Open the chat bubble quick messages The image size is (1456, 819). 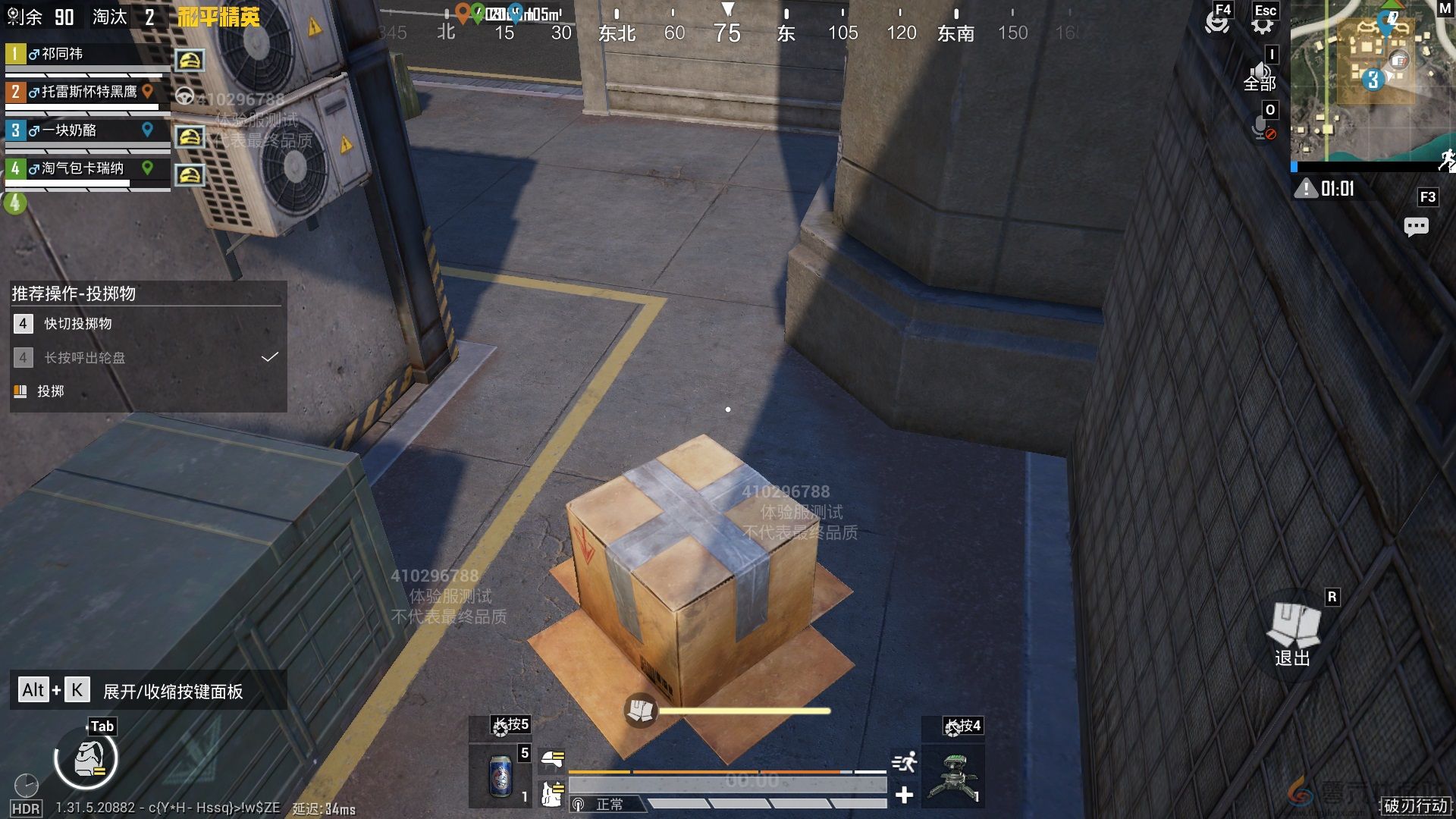click(1416, 226)
